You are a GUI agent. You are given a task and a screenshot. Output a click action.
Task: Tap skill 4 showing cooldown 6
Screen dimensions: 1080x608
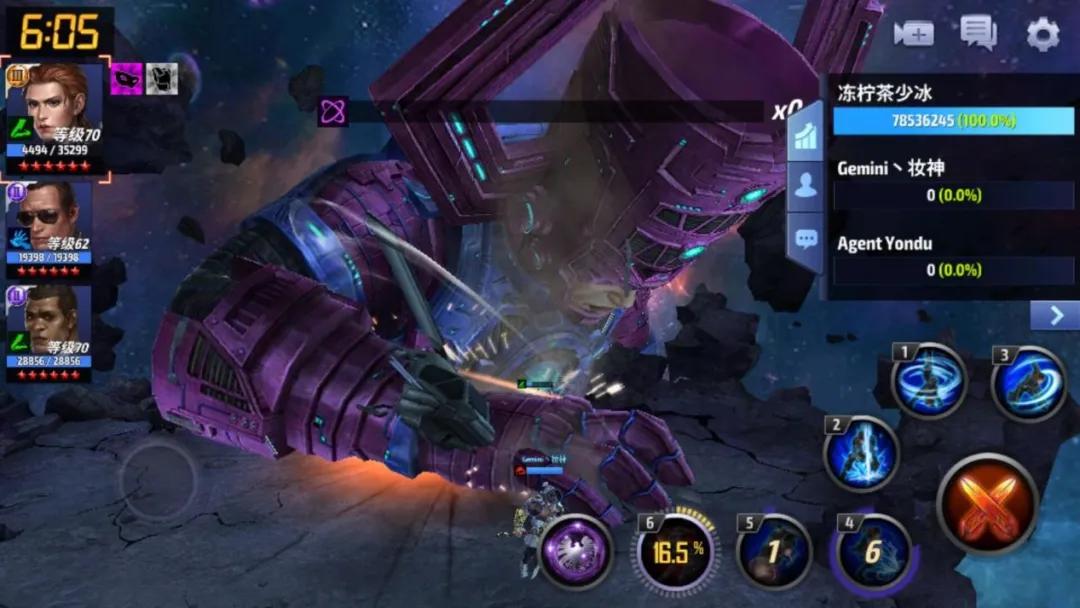[873, 551]
